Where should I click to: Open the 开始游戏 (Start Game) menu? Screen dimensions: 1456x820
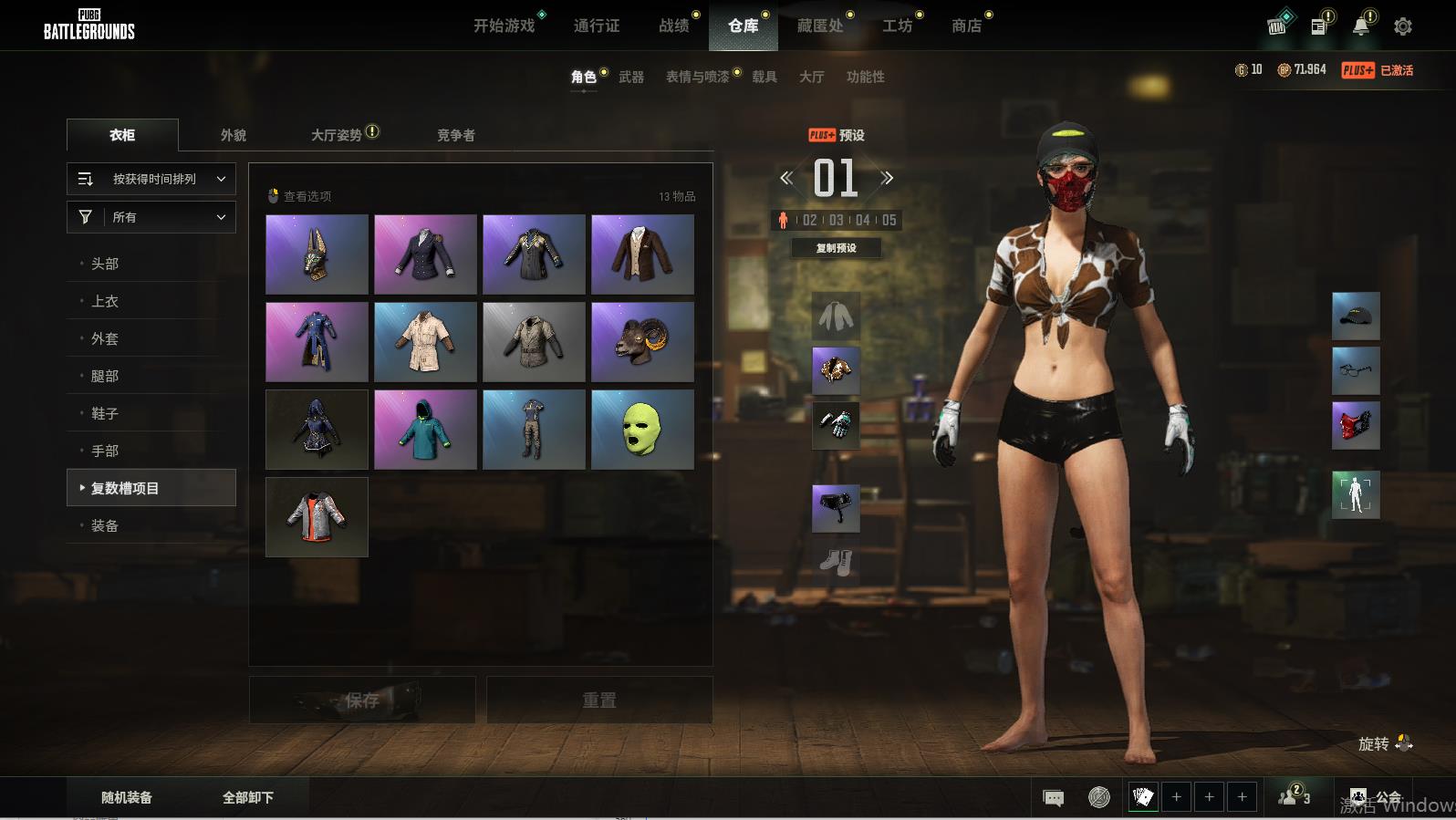pyautogui.click(x=504, y=26)
